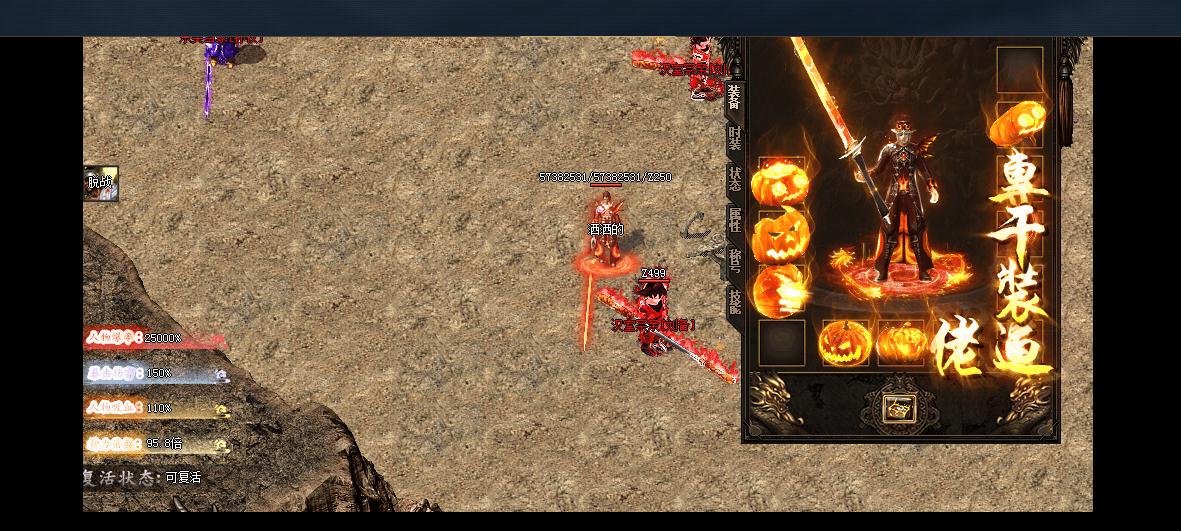The image size is (1181, 531).
Task: Switch to the 装备 equipment tab
Action: (x=734, y=97)
